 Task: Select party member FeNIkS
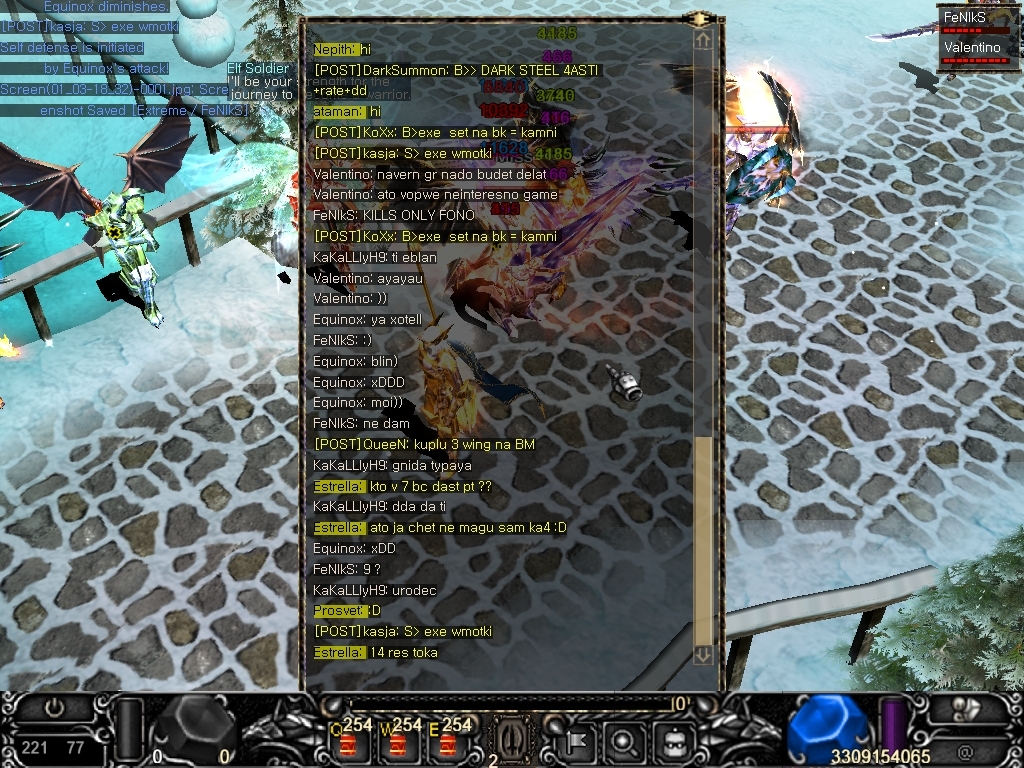tap(965, 17)
